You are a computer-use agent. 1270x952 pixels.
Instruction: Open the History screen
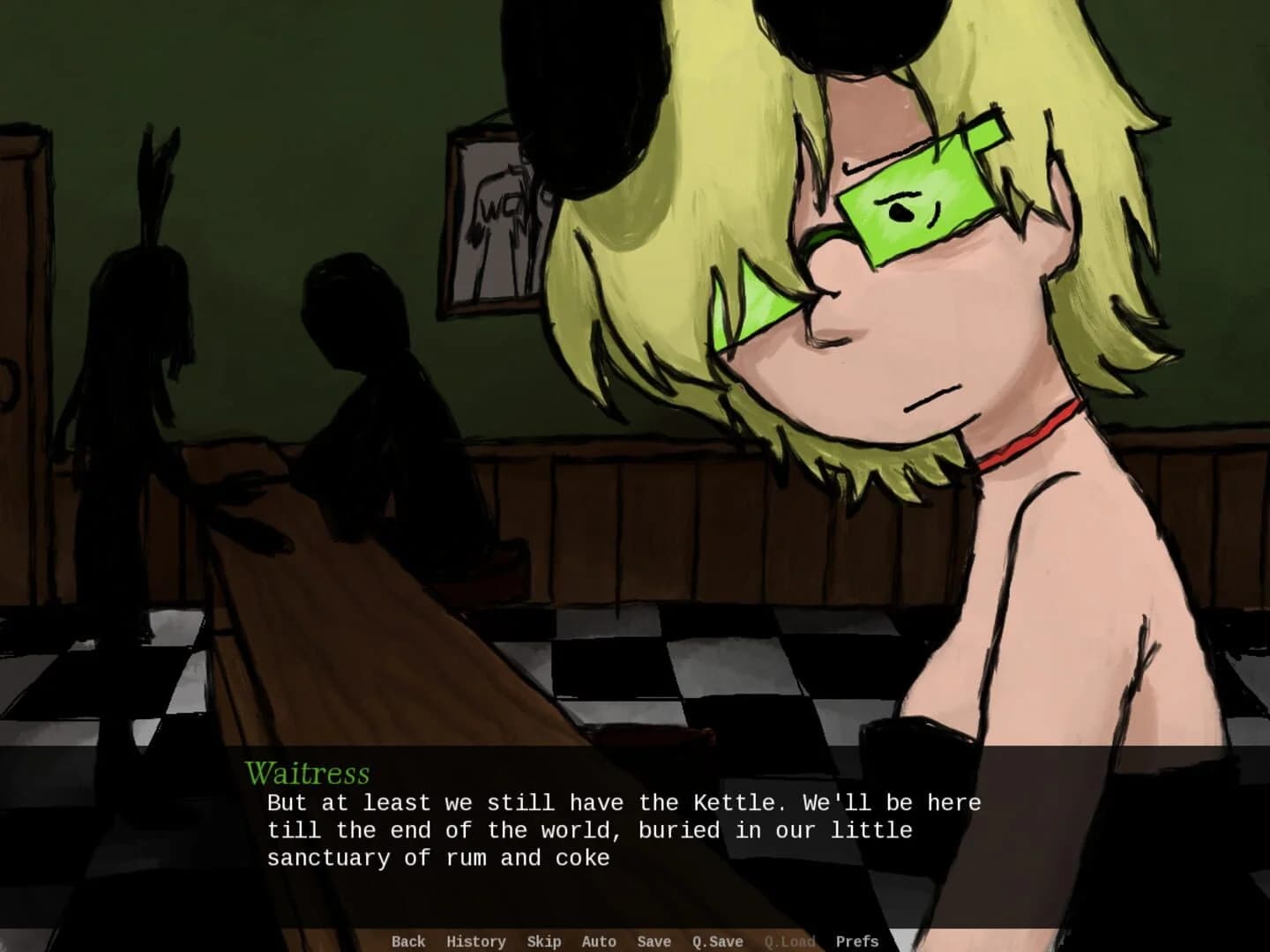coord(476,941)
